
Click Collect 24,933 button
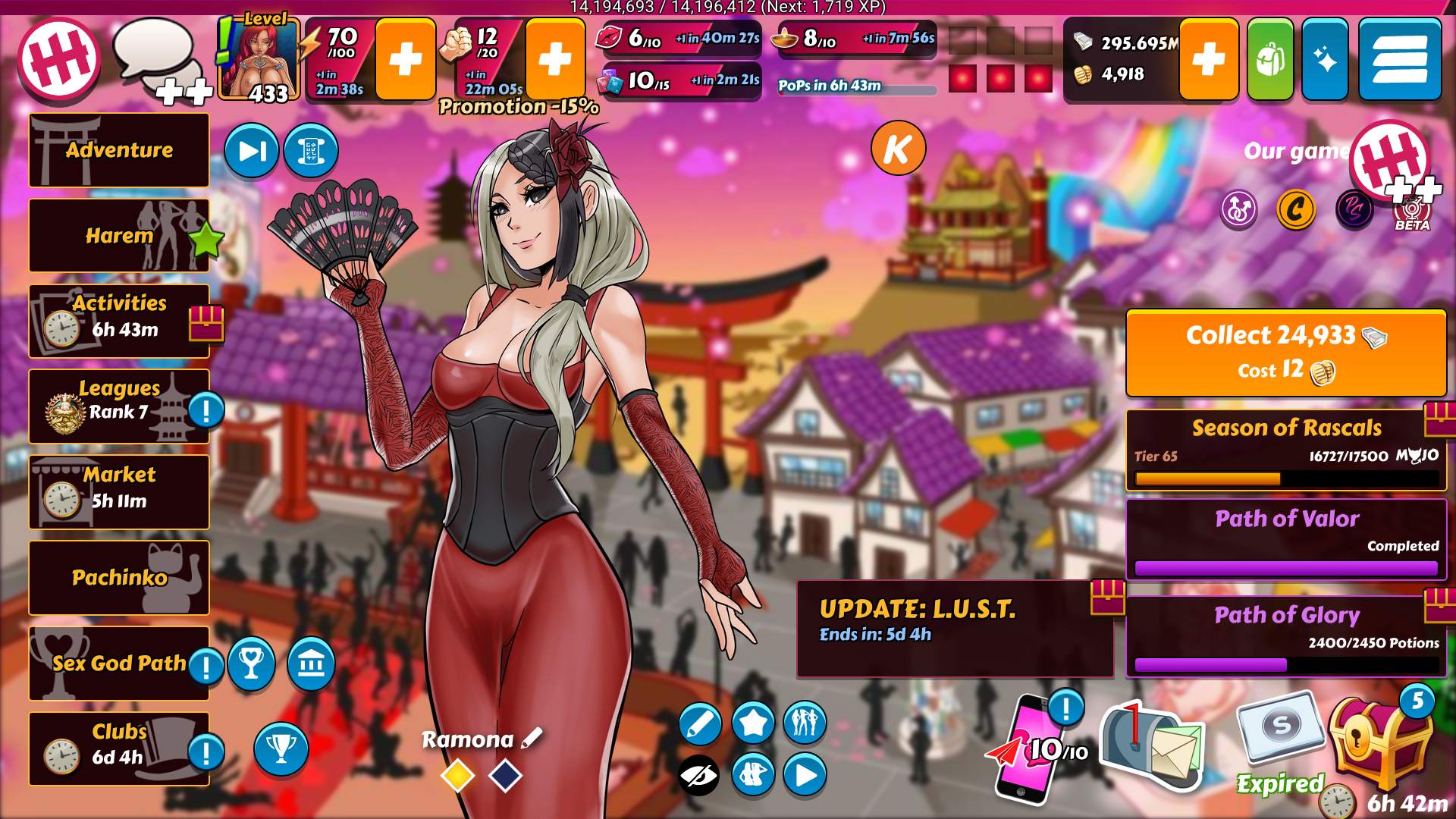(1286, 353)
